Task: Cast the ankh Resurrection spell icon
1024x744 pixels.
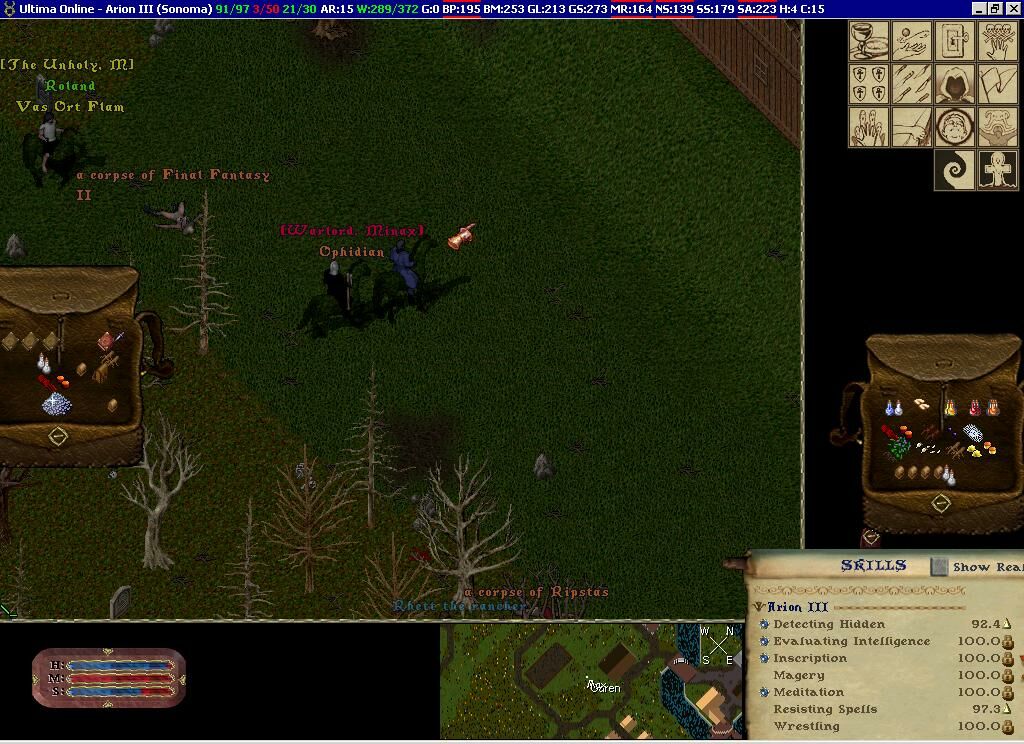Action: [x=998, y=170]
